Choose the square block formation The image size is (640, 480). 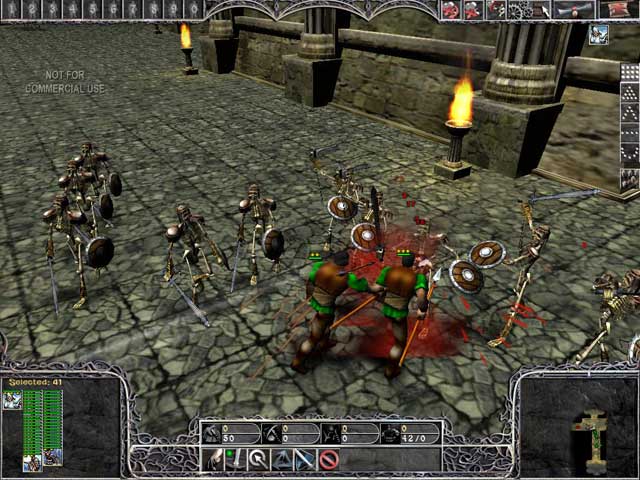click(629, 73)
